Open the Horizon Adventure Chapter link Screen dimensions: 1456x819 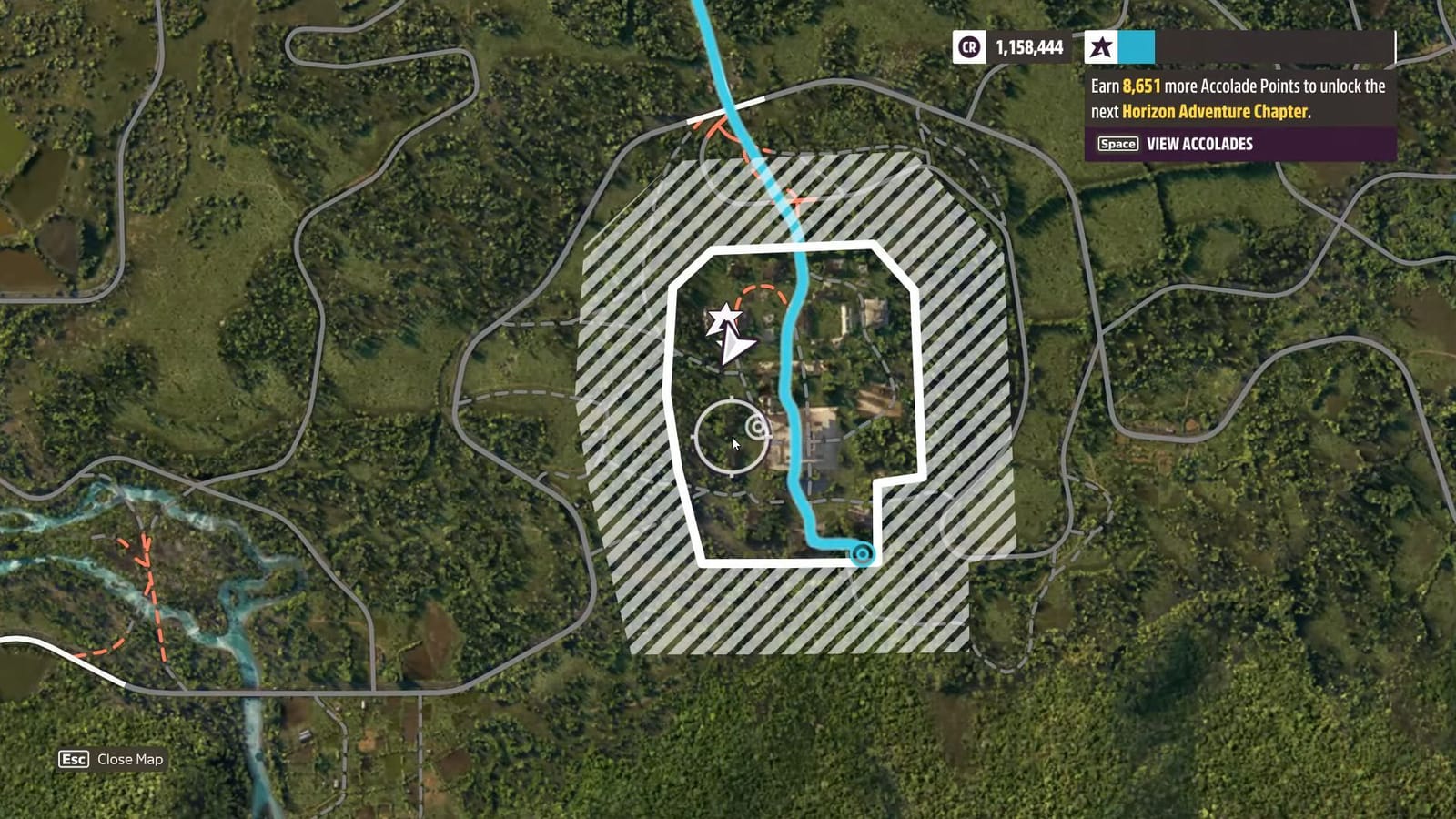[x=1216, y=113]
